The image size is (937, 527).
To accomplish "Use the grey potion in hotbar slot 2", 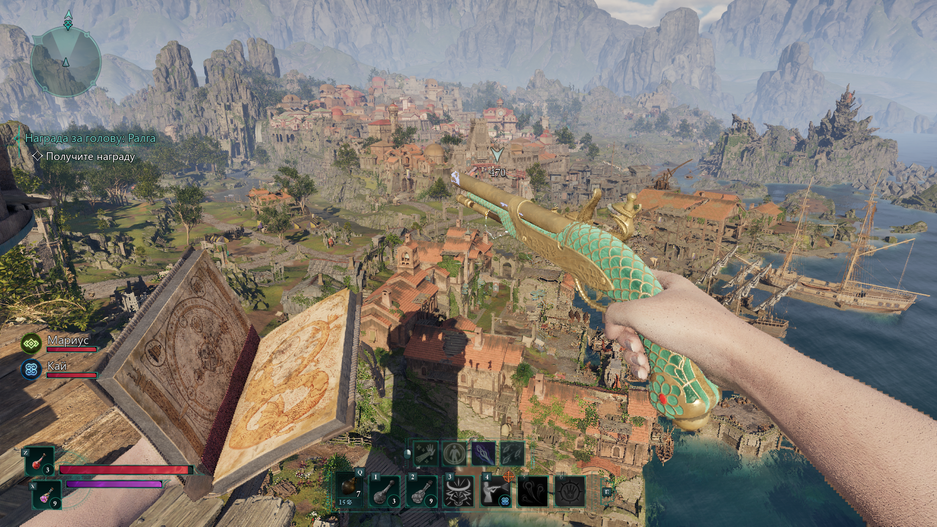I will coord(423,489).
